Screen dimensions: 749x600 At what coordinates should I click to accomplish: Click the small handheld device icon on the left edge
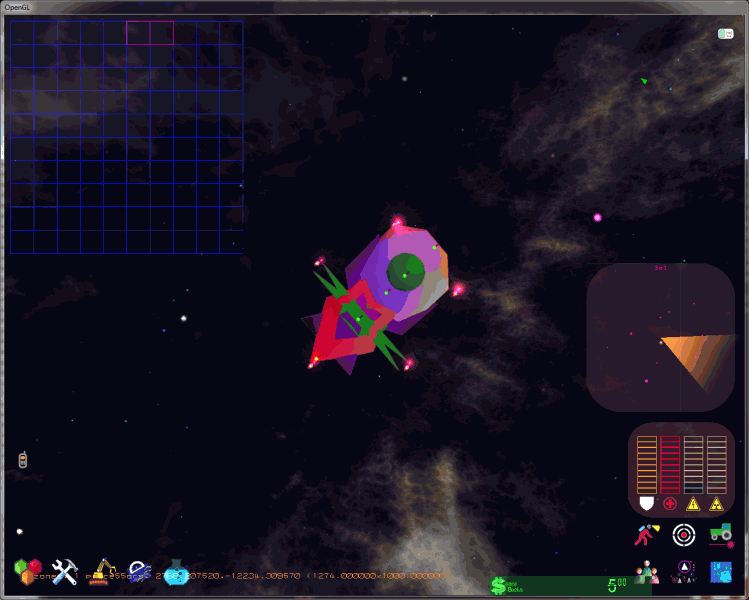[x=23, y=460]
